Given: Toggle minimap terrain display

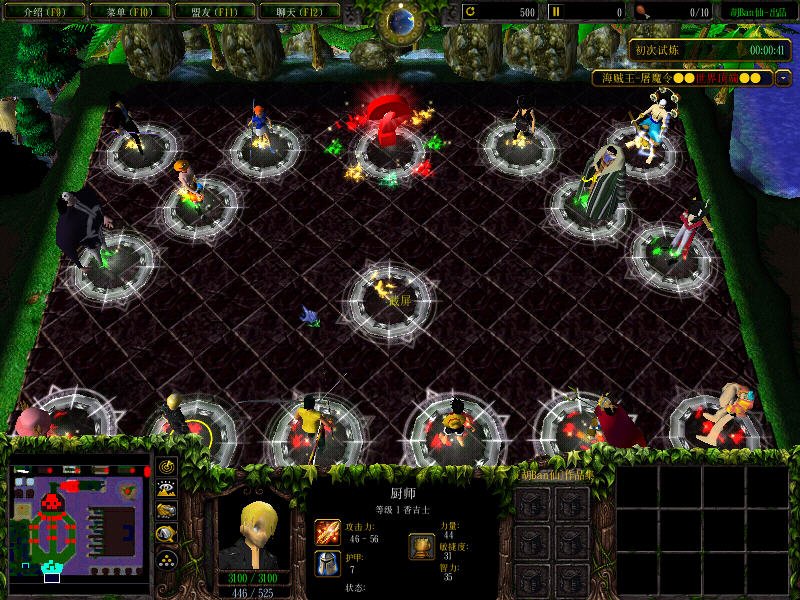Looking at the screenshot, I should [166, 489].
